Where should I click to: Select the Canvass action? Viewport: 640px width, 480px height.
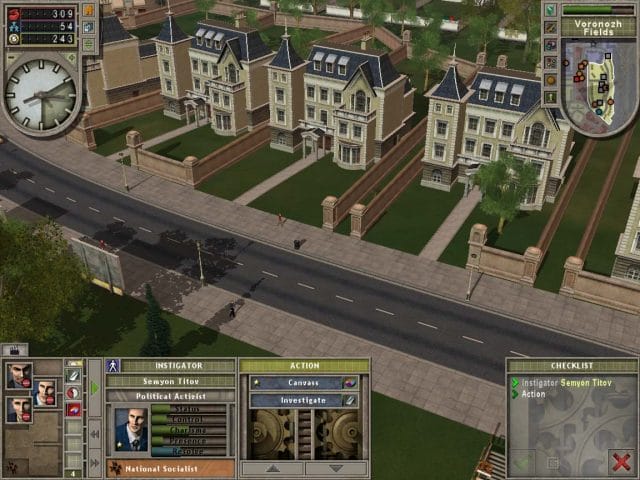pyautogui.click(x=295, y=382)
